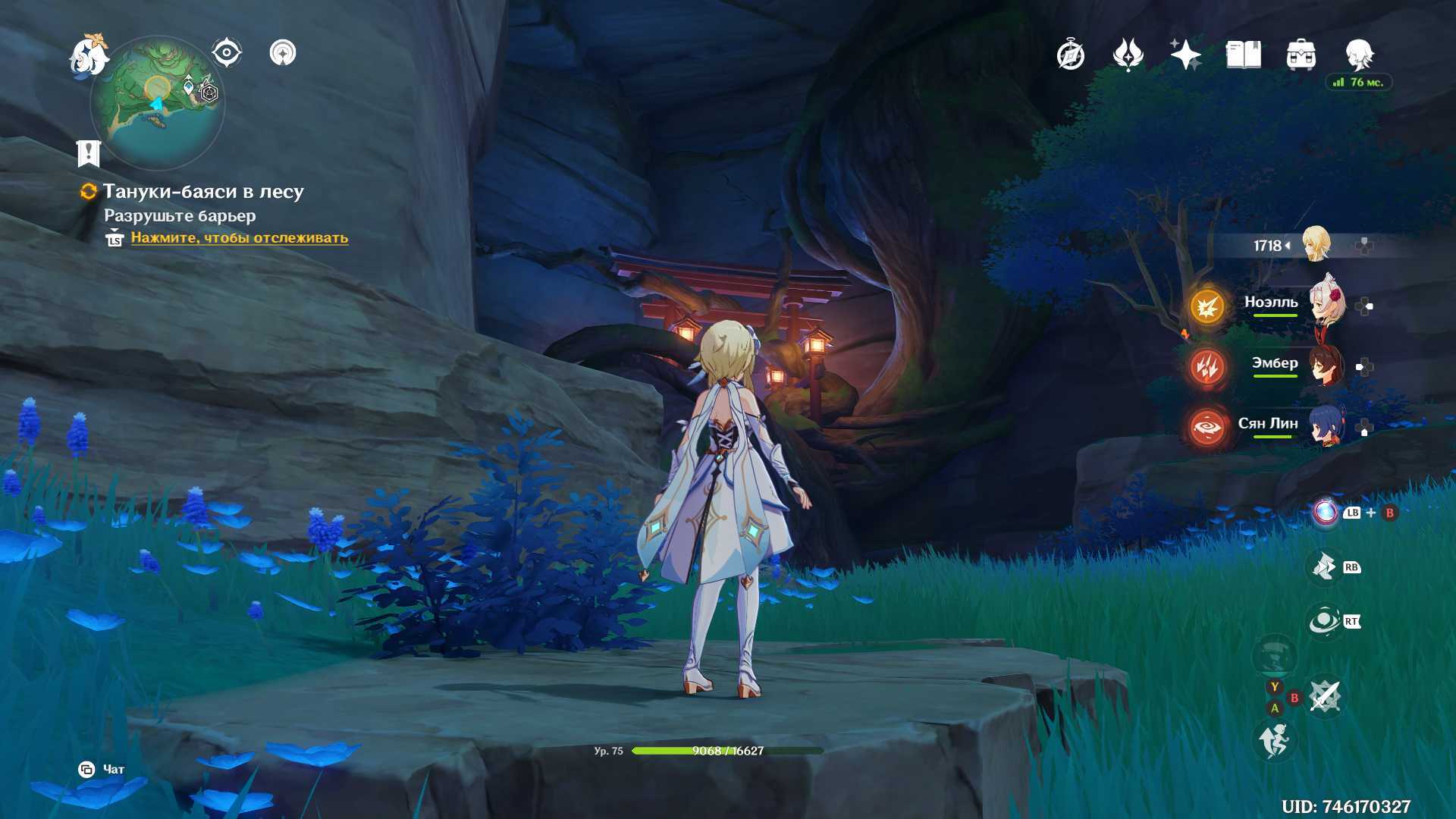Tap the sprint running figure icon
Screen dimensions: 1456x819
pos(1274,740)
